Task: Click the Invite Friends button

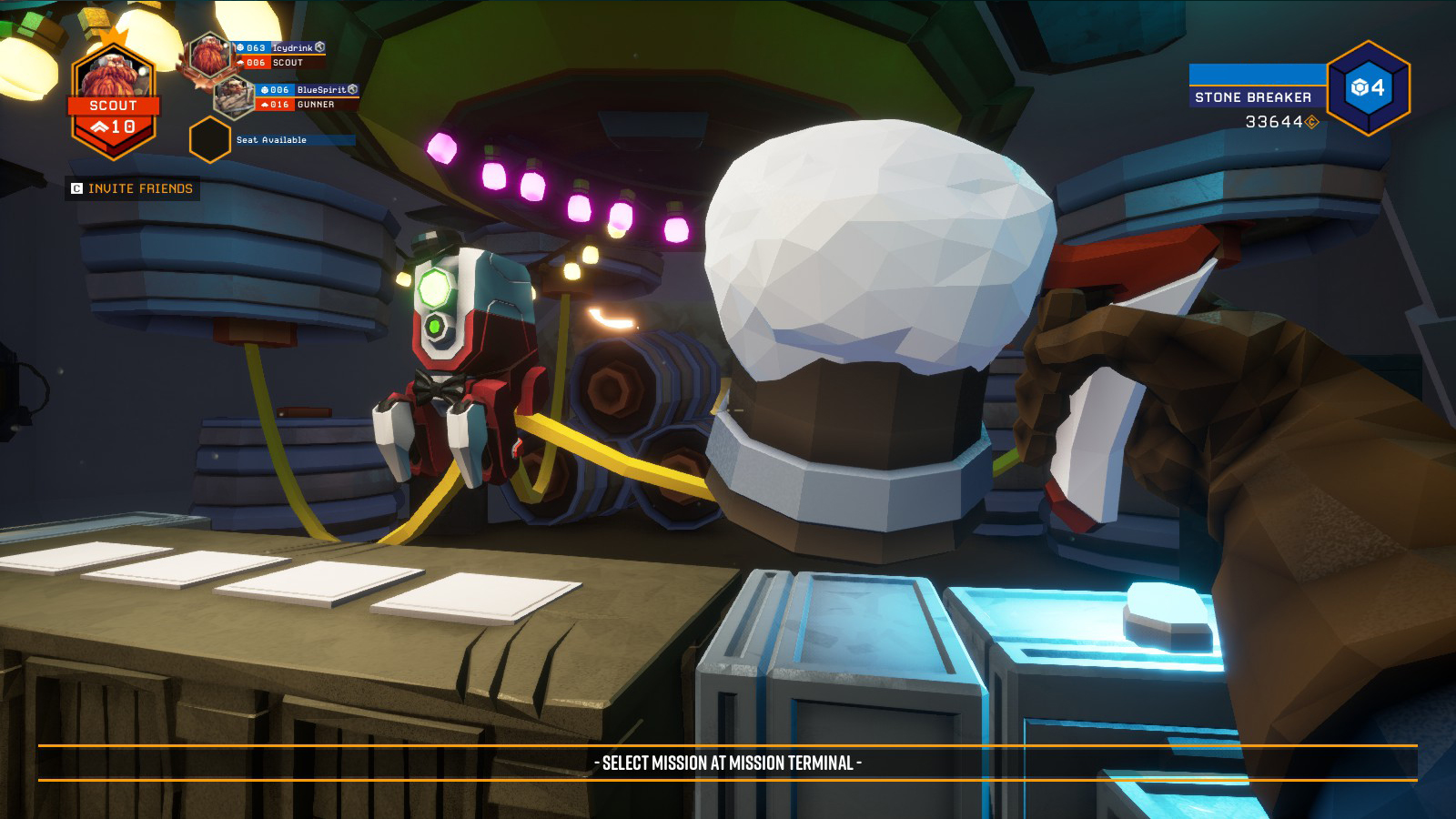Action: coord(133,188)
